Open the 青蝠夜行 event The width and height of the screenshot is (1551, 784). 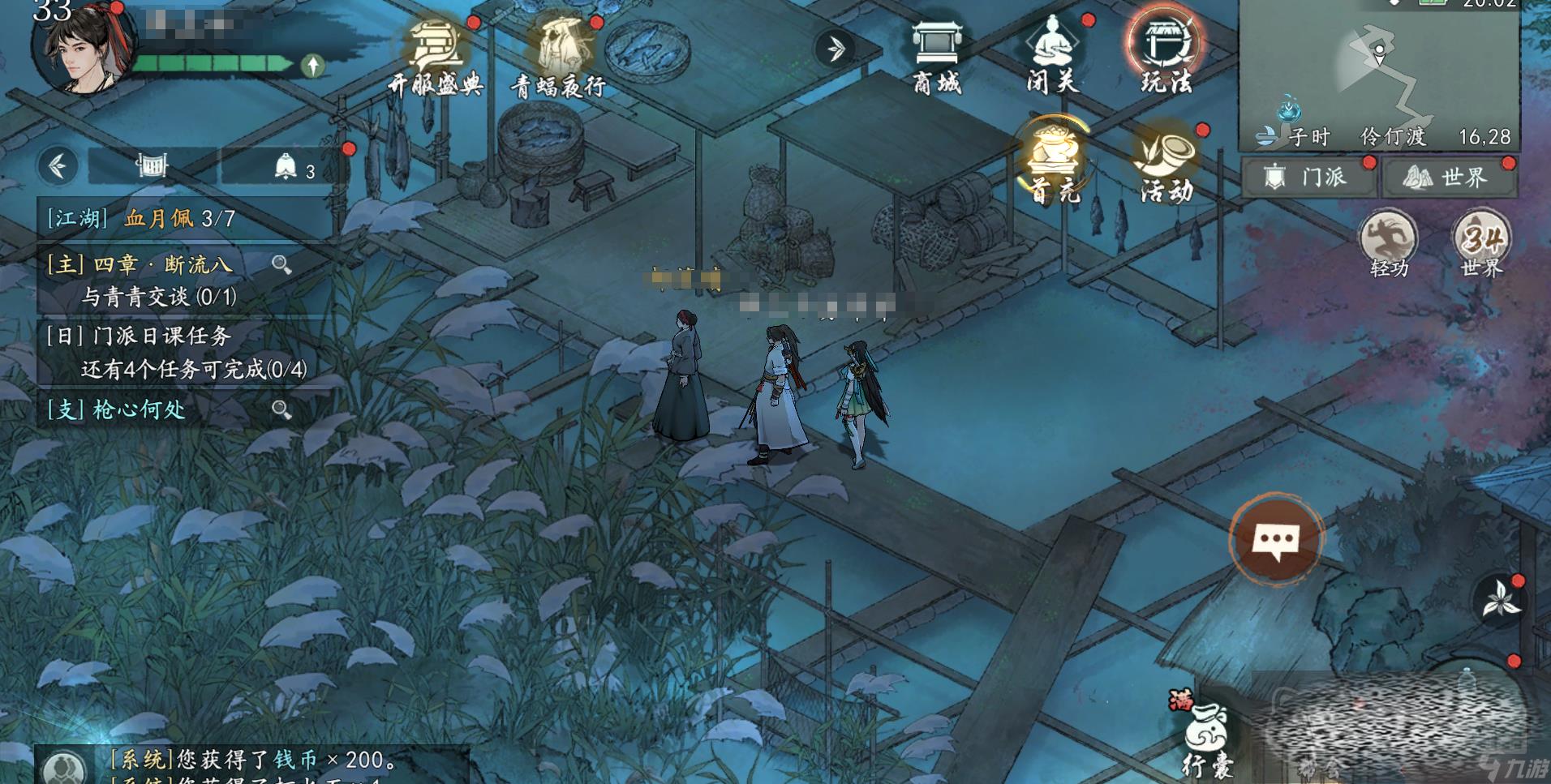[x=558, y=55]
